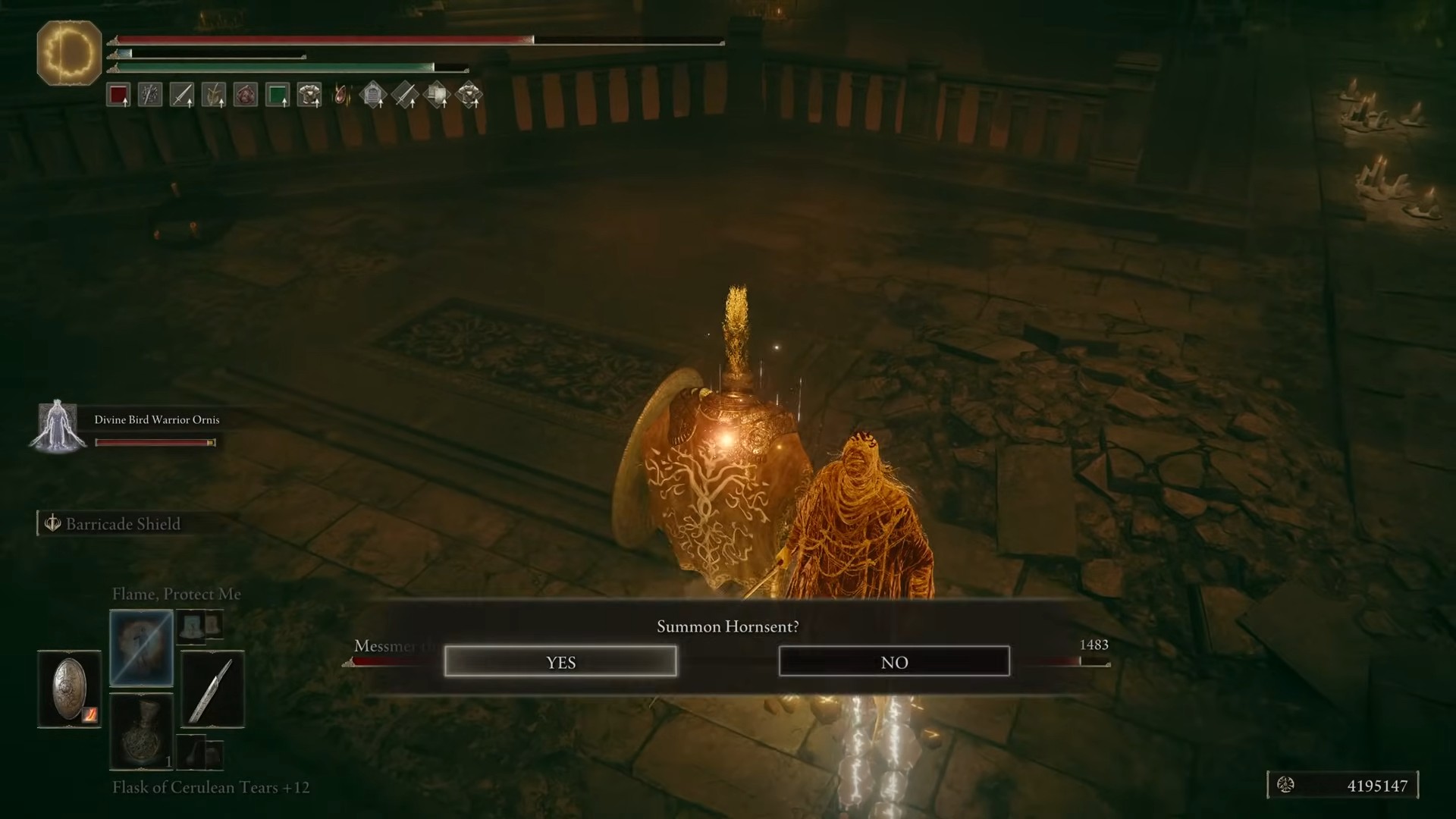Confirm summoning Hornsent with YES
This screenshot has width=1456, height=819.
tap(560, 662)
